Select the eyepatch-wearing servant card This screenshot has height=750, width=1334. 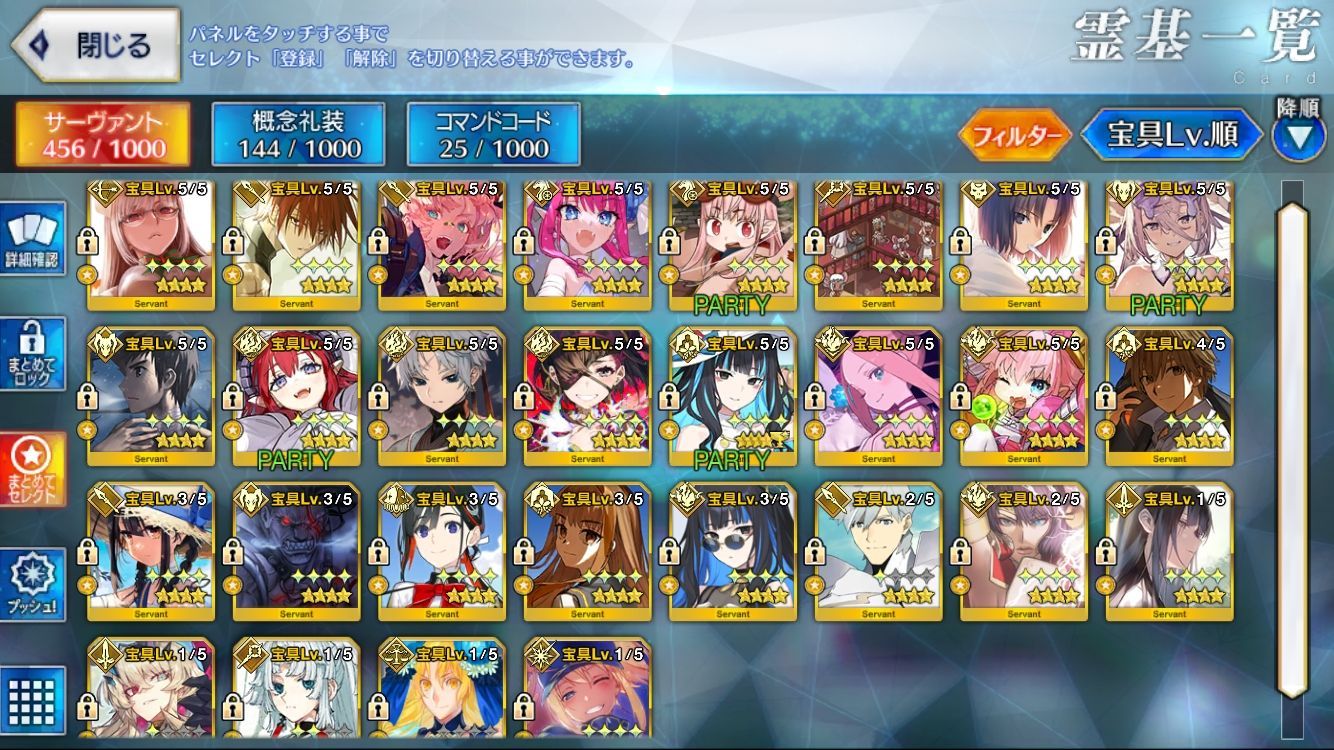587,396
